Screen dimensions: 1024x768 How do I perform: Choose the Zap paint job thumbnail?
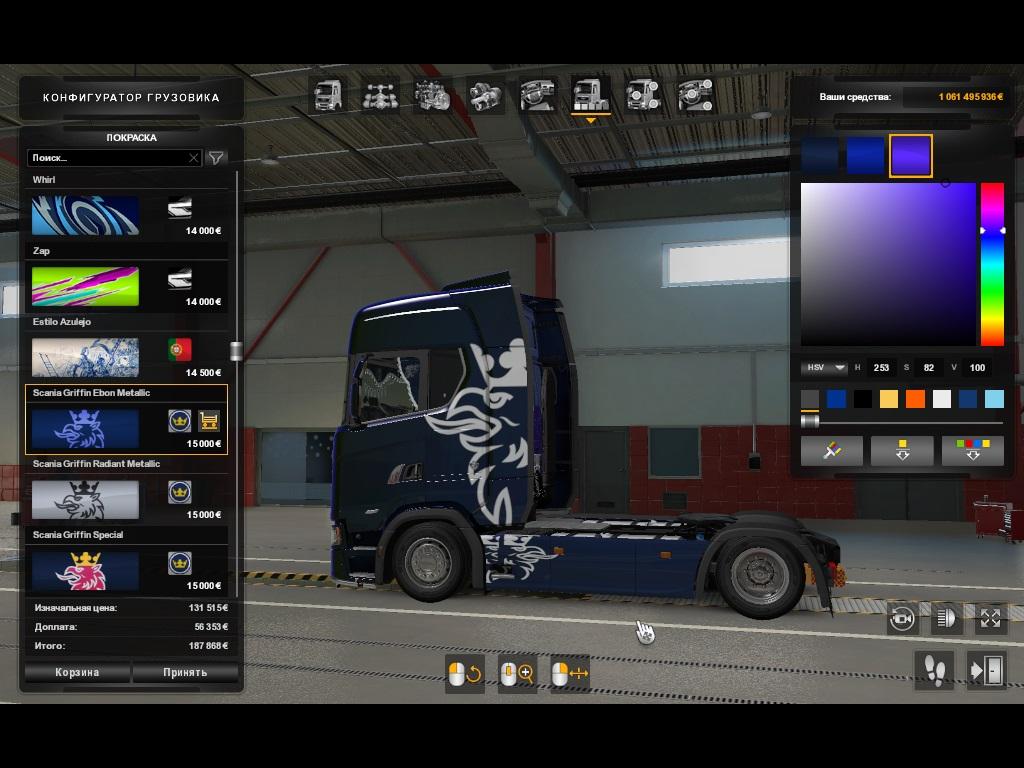click(85, 286)
